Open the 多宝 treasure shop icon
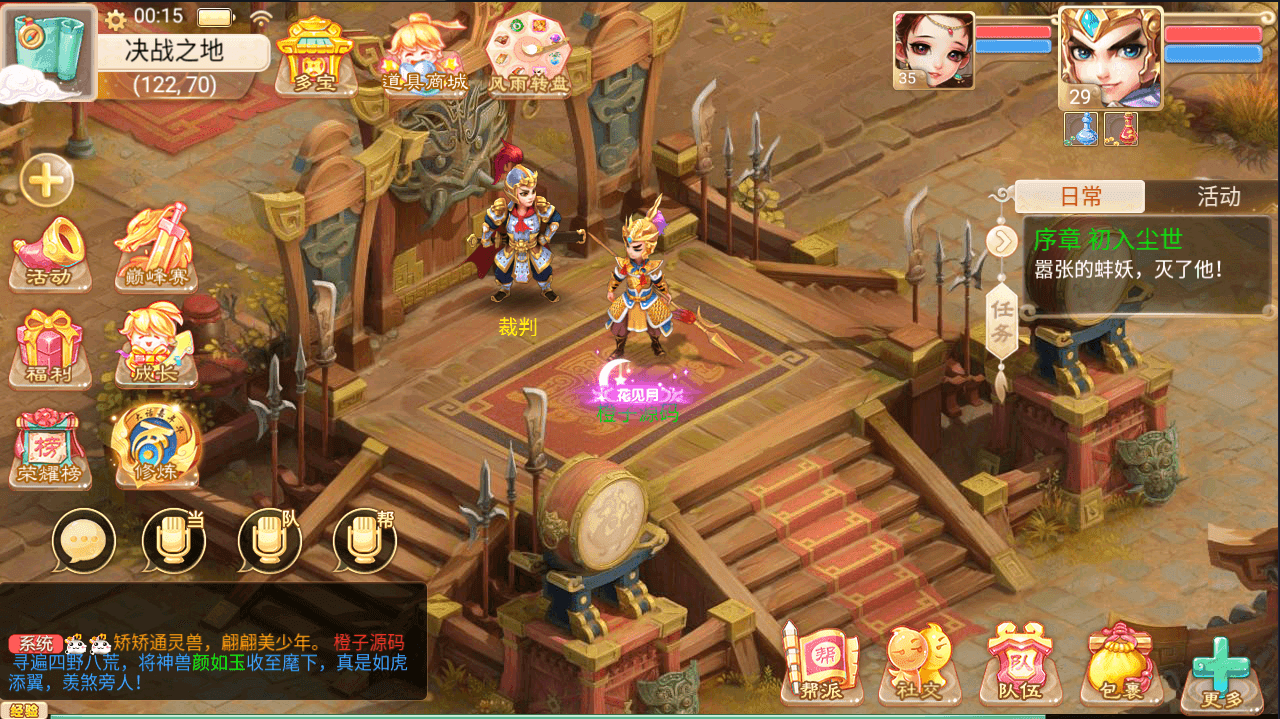 [315, 56]
